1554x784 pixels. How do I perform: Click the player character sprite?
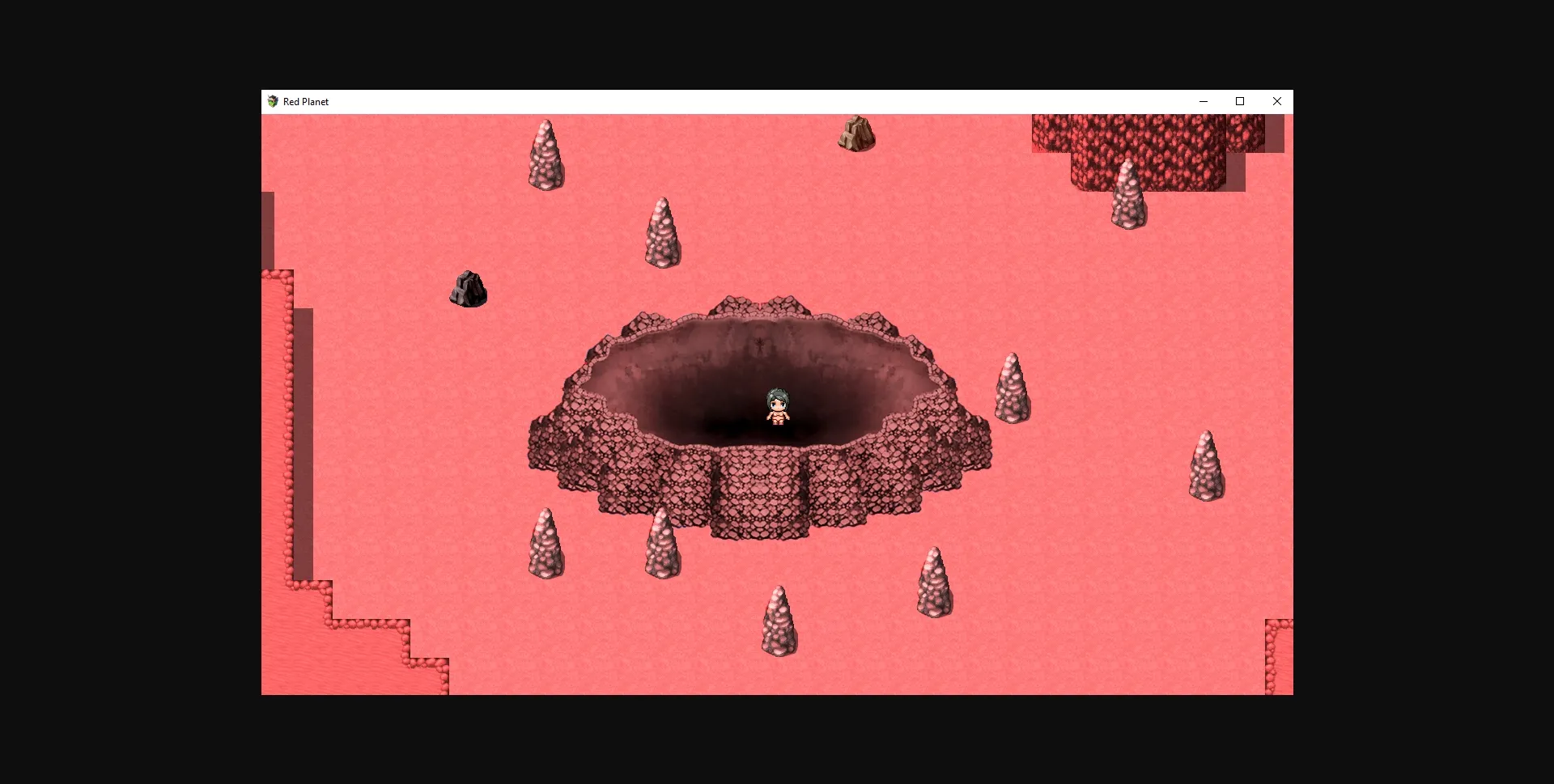coord(776,406)
